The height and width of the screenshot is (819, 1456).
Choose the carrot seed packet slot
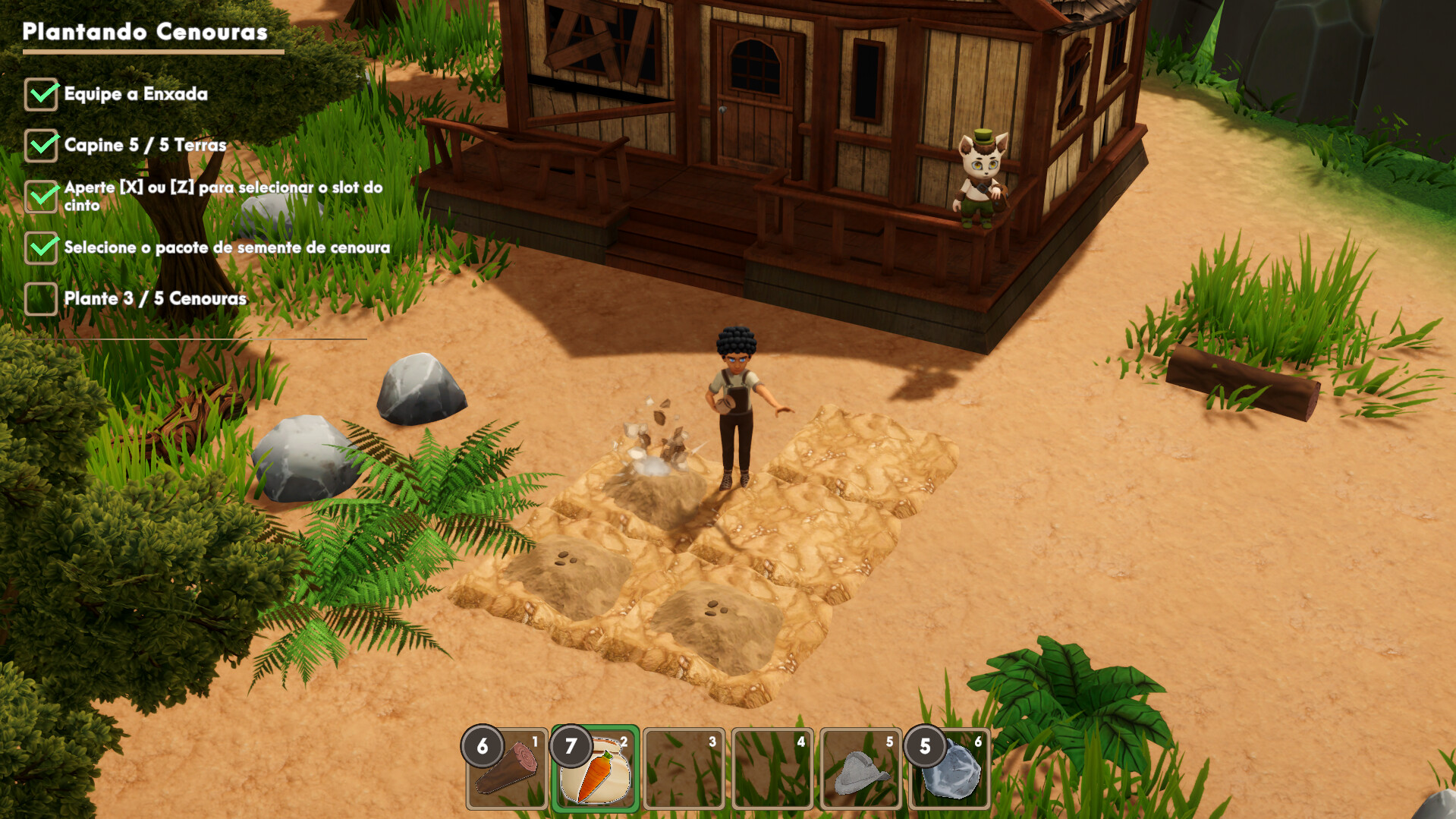tap(596, 768)
